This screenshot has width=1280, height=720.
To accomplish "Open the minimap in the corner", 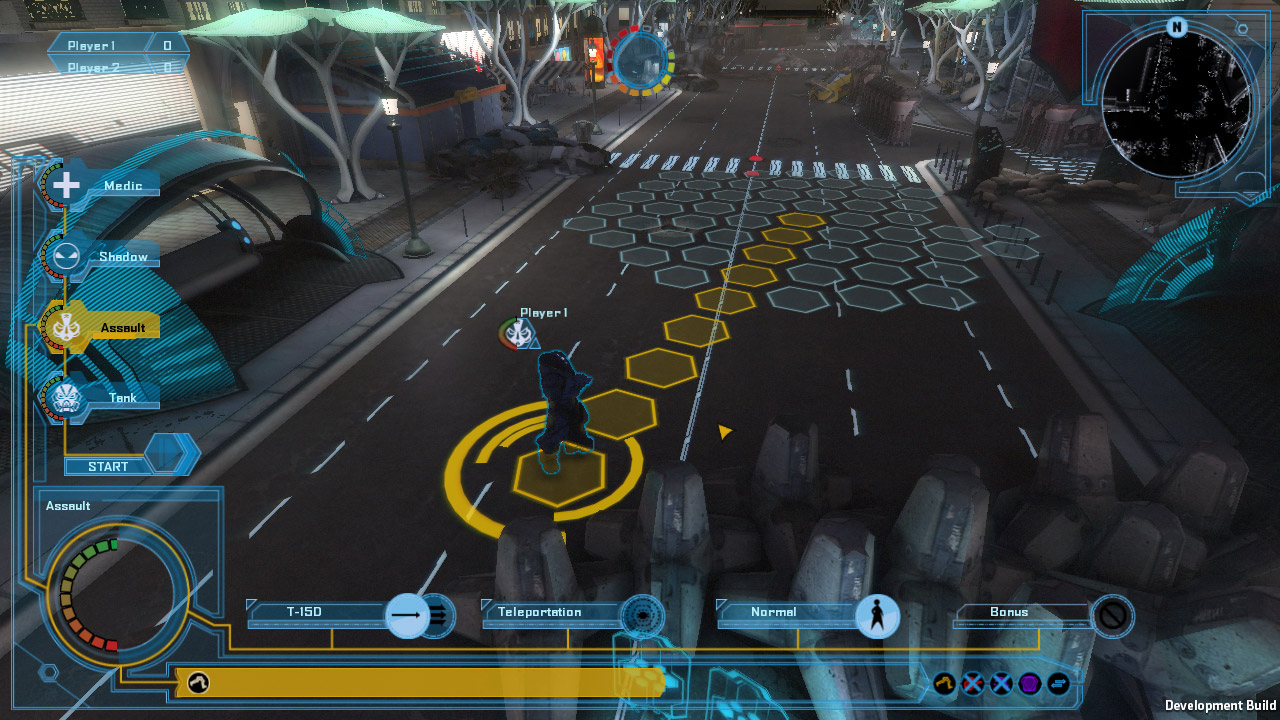I will [1177, 106].
